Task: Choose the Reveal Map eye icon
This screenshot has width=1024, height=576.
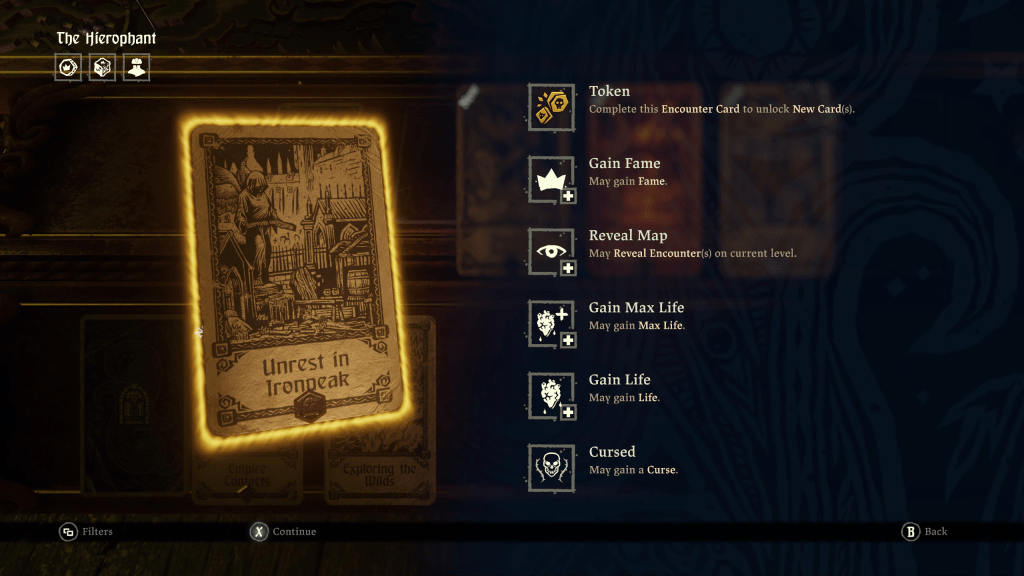Action: 551,251
